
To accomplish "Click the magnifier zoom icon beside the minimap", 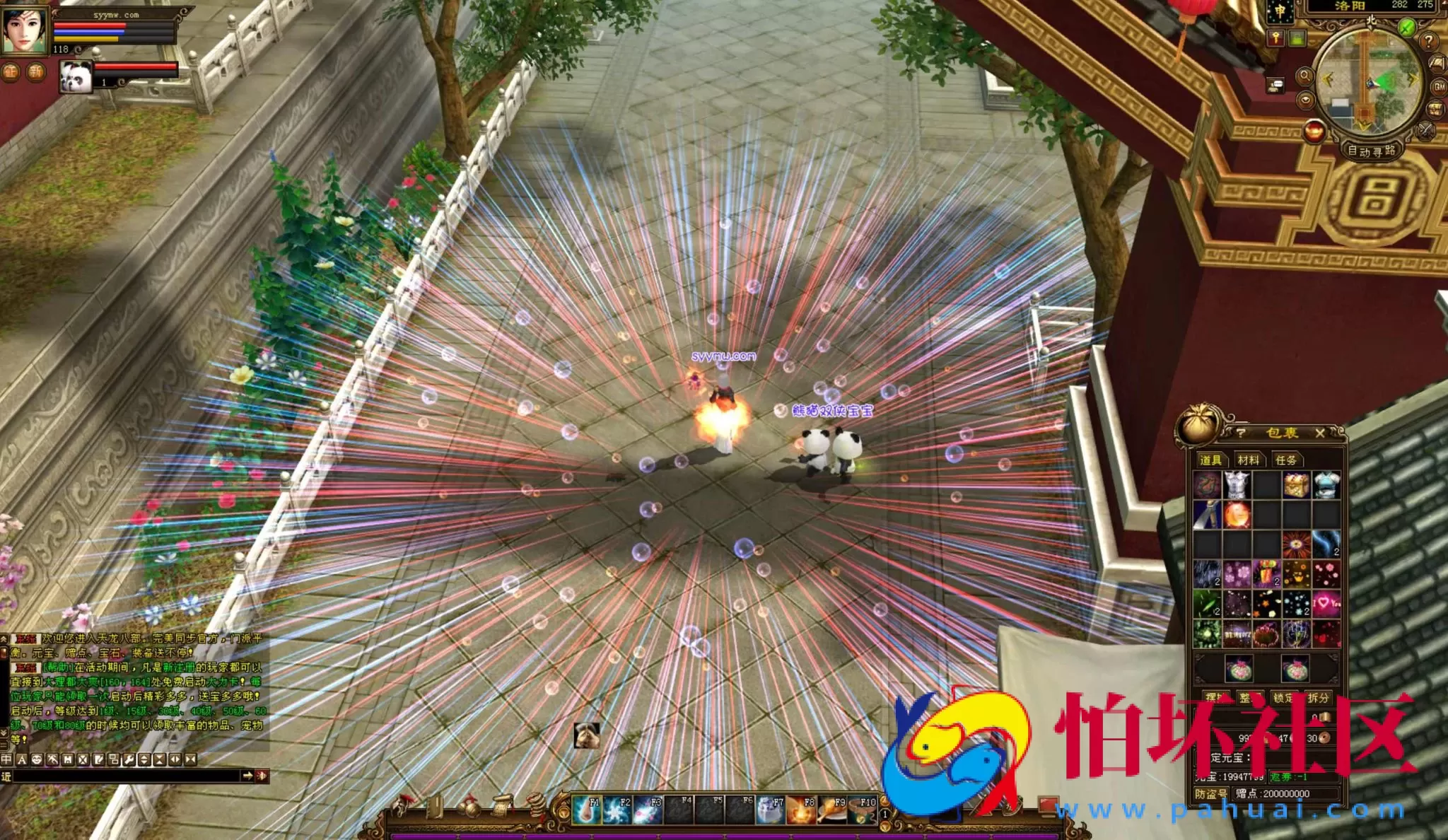I will [x=1304, y=77].
